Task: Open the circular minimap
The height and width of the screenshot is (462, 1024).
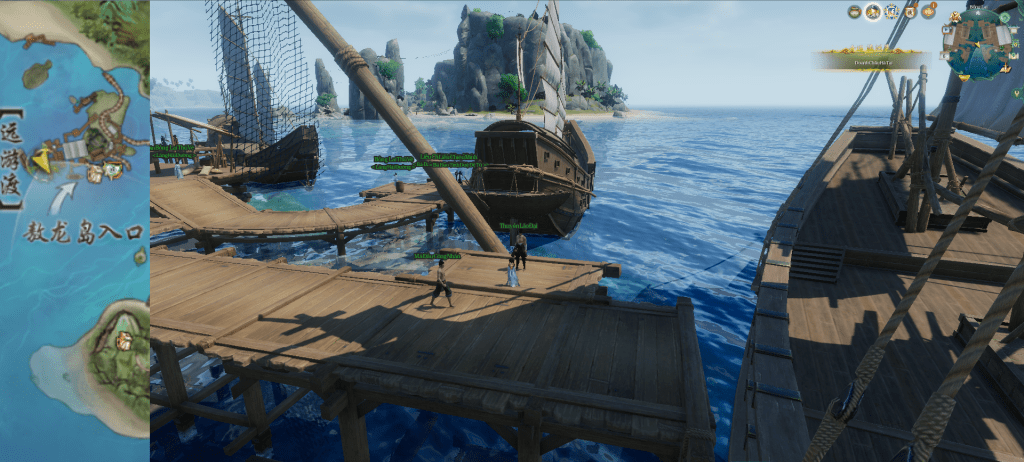Action: 977,43
